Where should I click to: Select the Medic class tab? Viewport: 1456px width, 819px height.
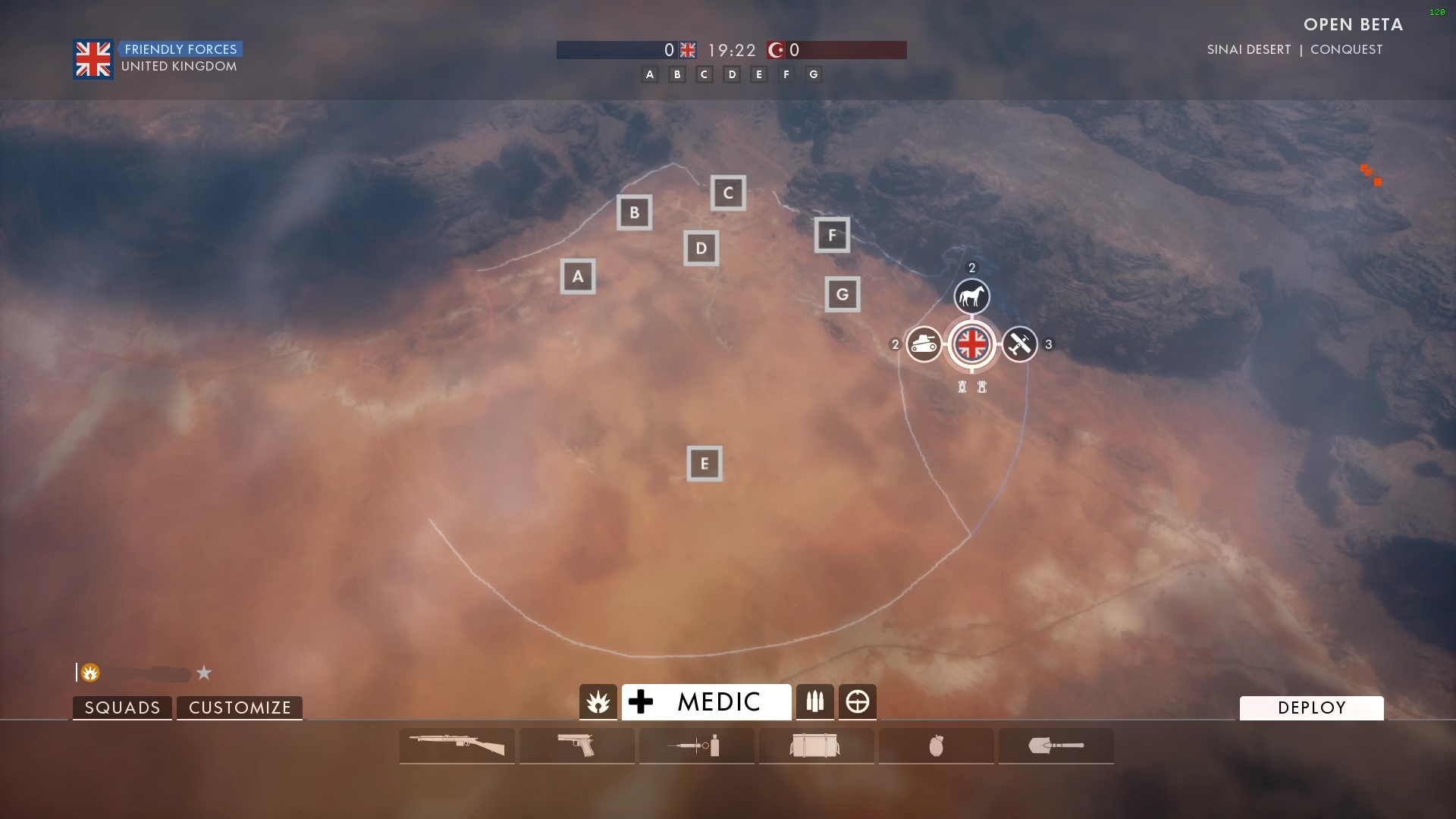pyautogui.click(x=706, y=701)
